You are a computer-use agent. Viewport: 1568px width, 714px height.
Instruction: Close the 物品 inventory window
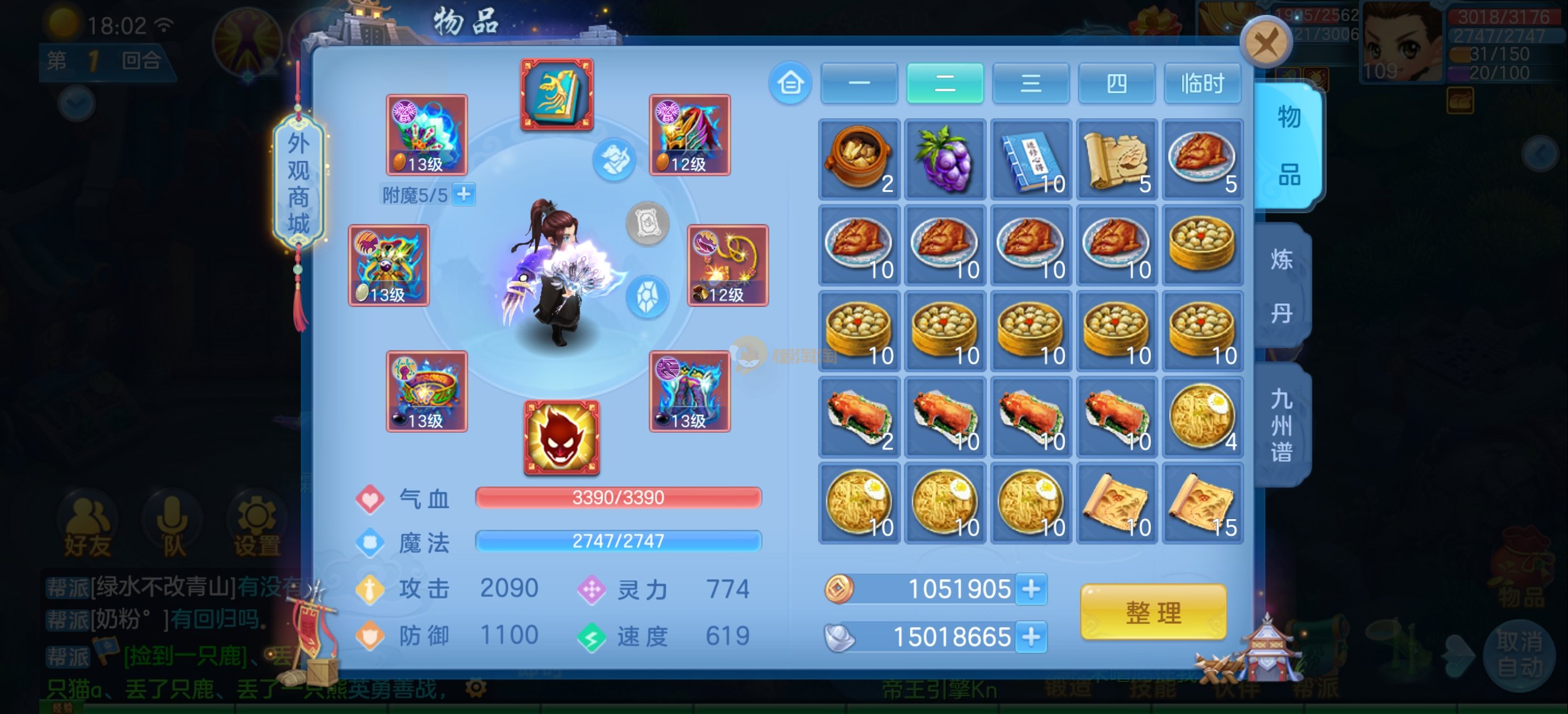[1266, 43]
